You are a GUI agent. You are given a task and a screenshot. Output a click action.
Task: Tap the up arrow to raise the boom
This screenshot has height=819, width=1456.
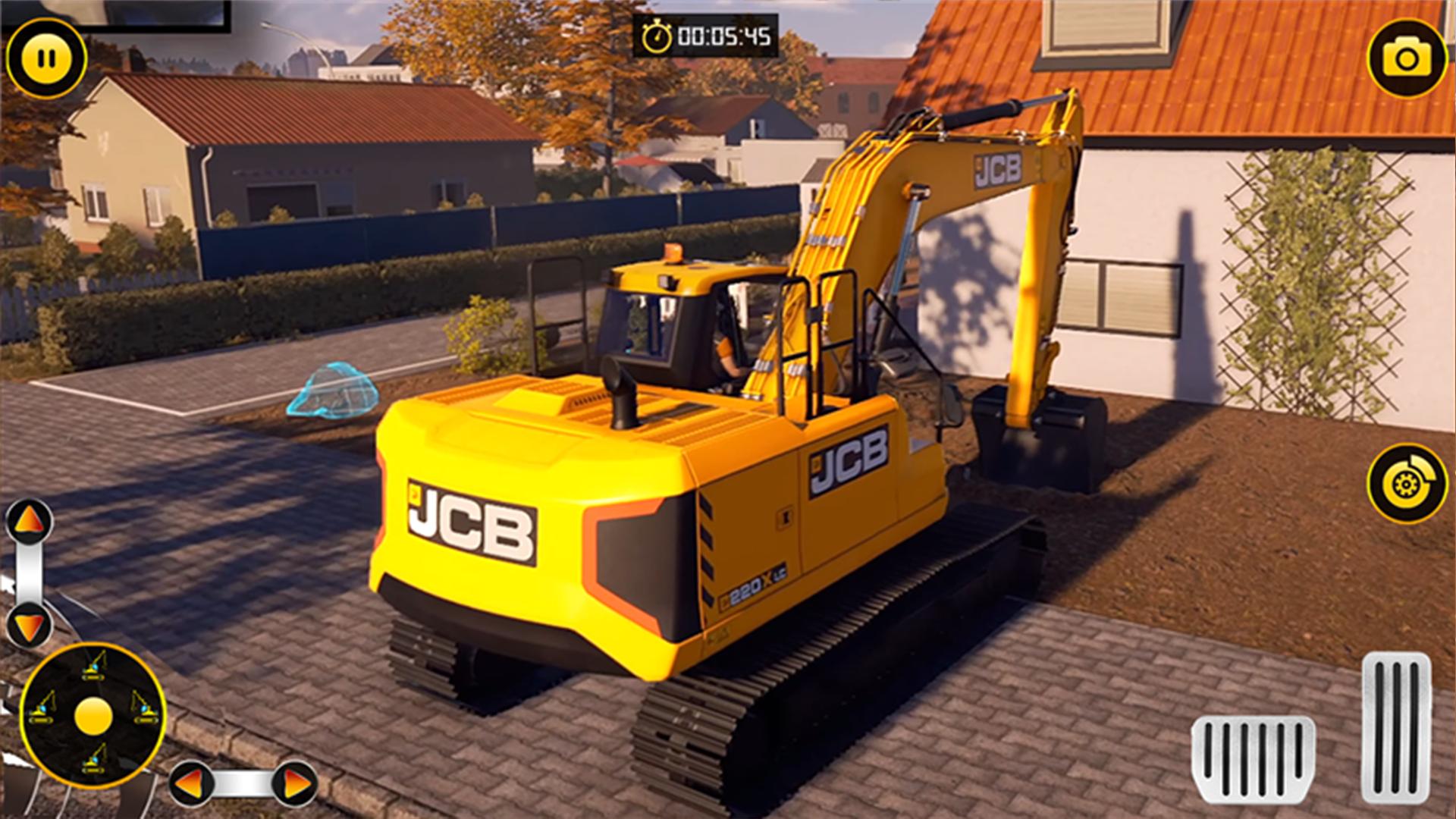tap(29, 519)
